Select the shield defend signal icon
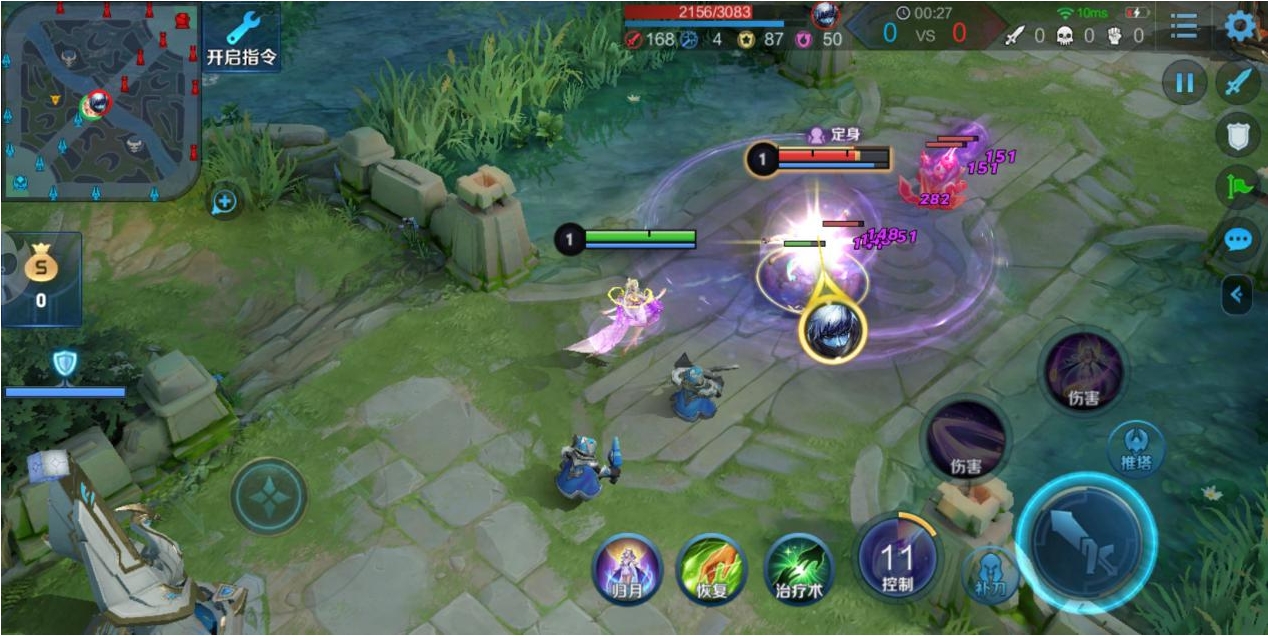Screen dimensions: 1268x636 click(1238, 134)
